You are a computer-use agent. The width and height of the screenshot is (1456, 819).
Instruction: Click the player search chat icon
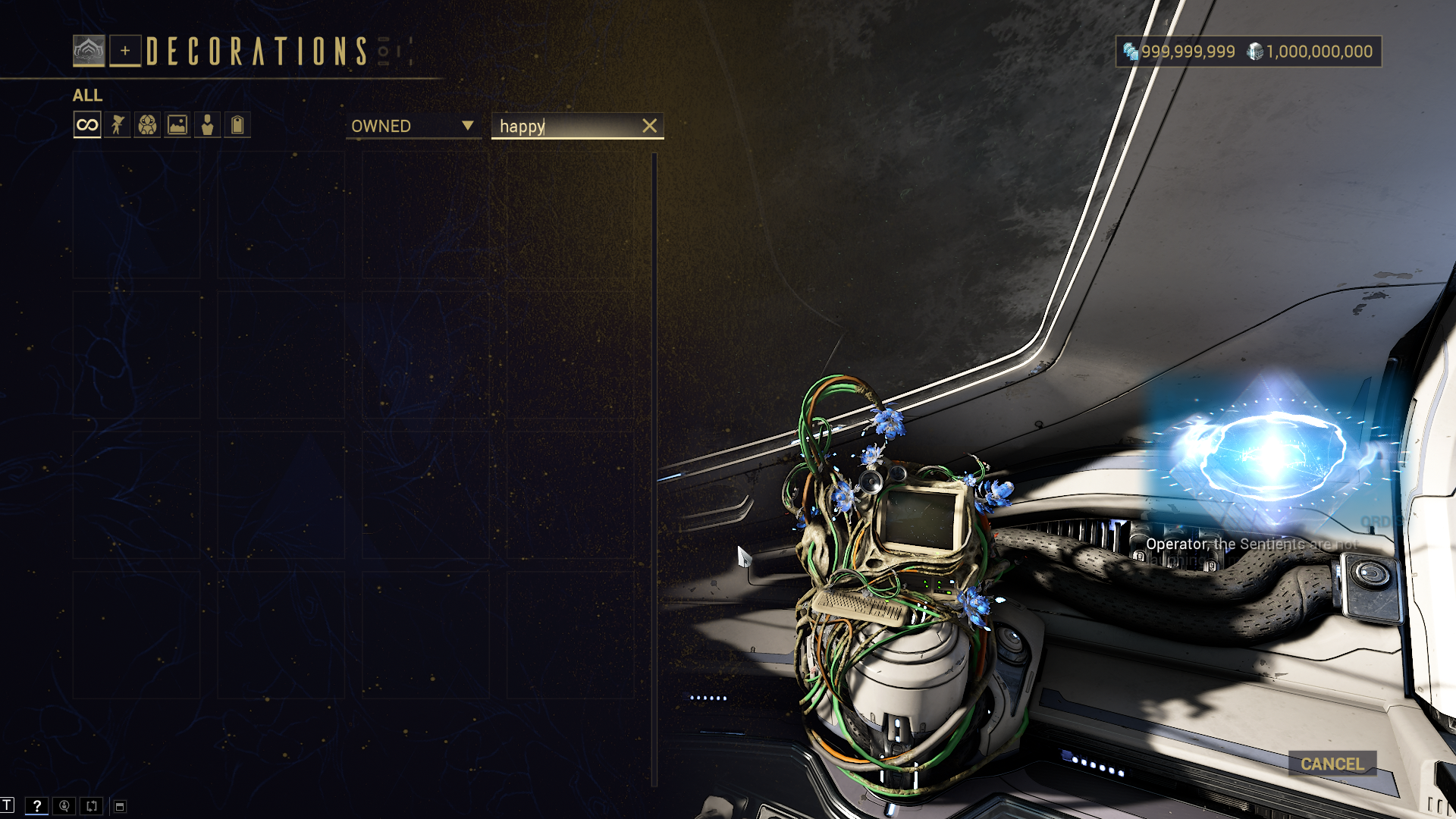pyautogui.click(x=64, y=806)
